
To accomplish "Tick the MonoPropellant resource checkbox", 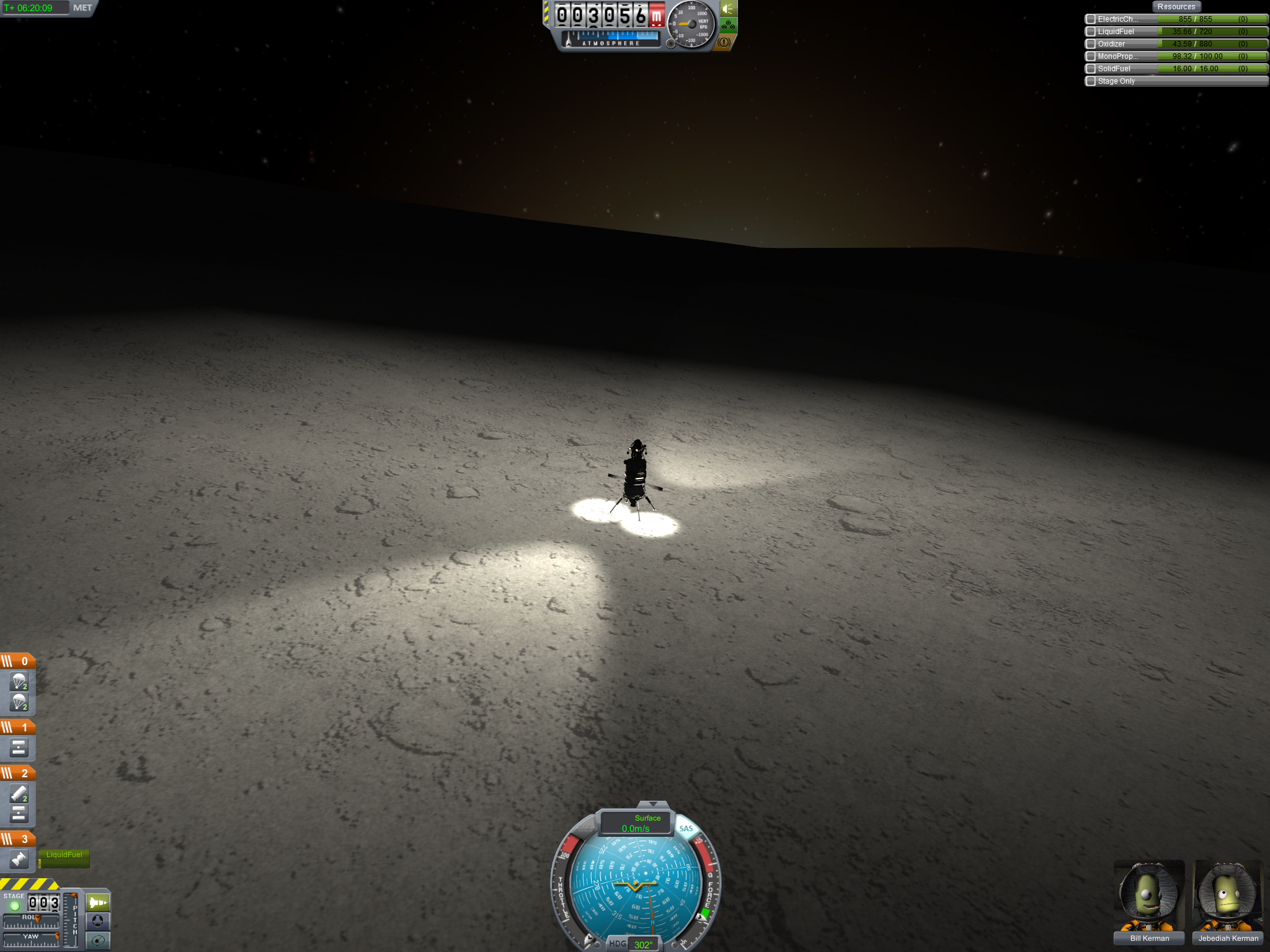I will point(1091,56).
